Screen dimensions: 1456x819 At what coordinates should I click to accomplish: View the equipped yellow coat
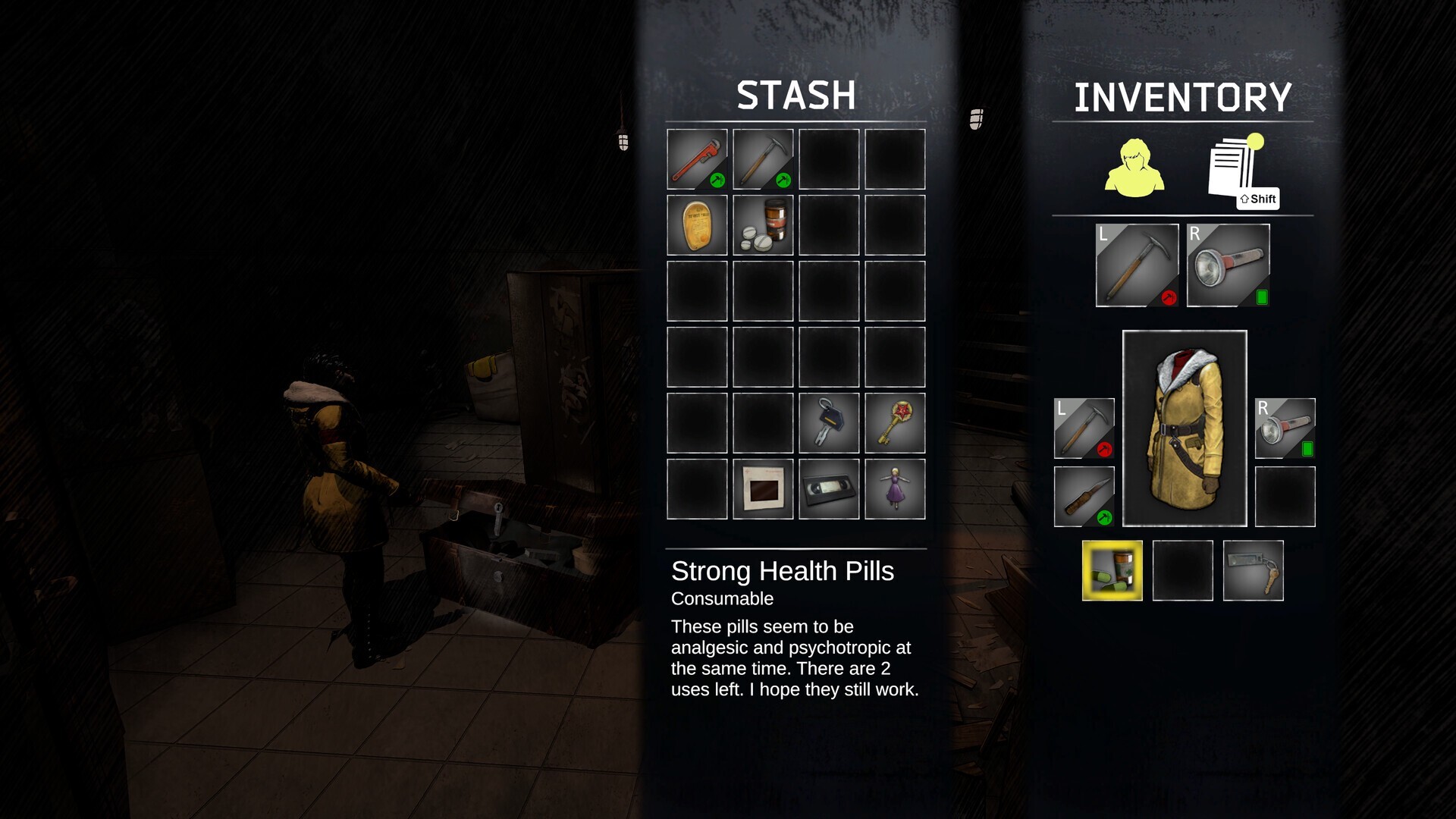(x=1185, y=428)
